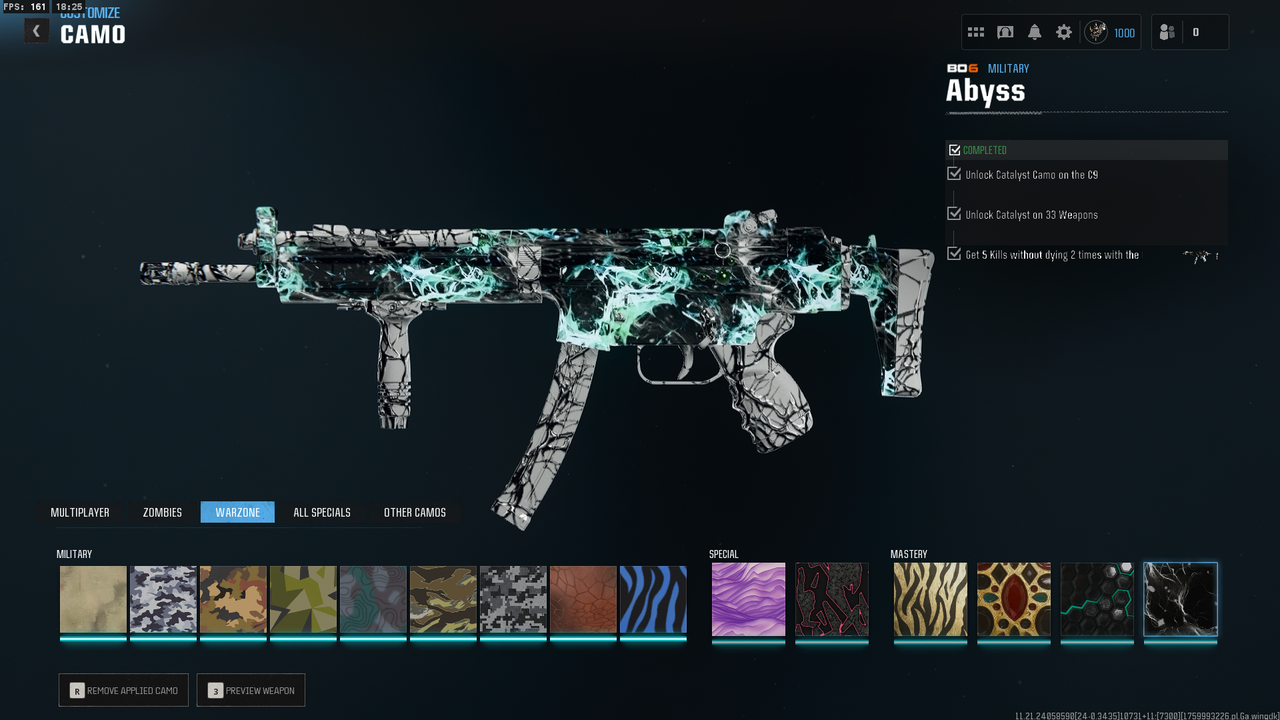The image size is (1280, 720).
Task: Open the notifications bell
Action: coord(1034,32)
